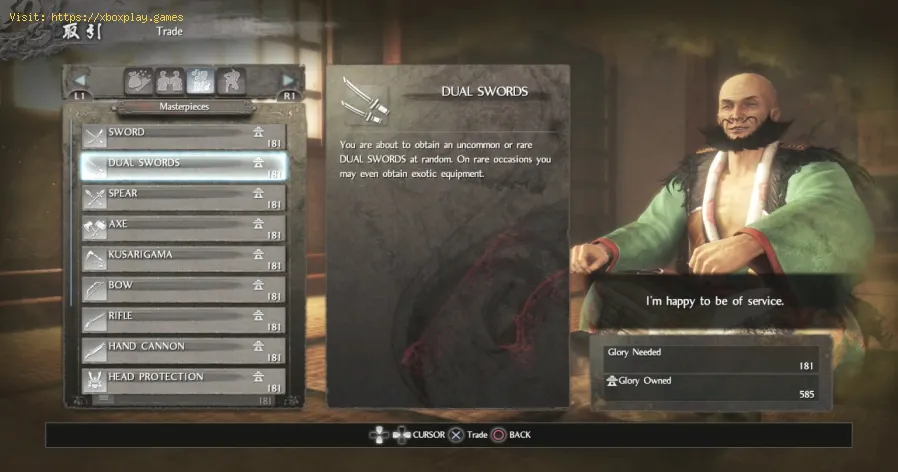The height and width of the screenshot is (472, 898).
Task: Click the left category arrow
Action: click(80, 81)
